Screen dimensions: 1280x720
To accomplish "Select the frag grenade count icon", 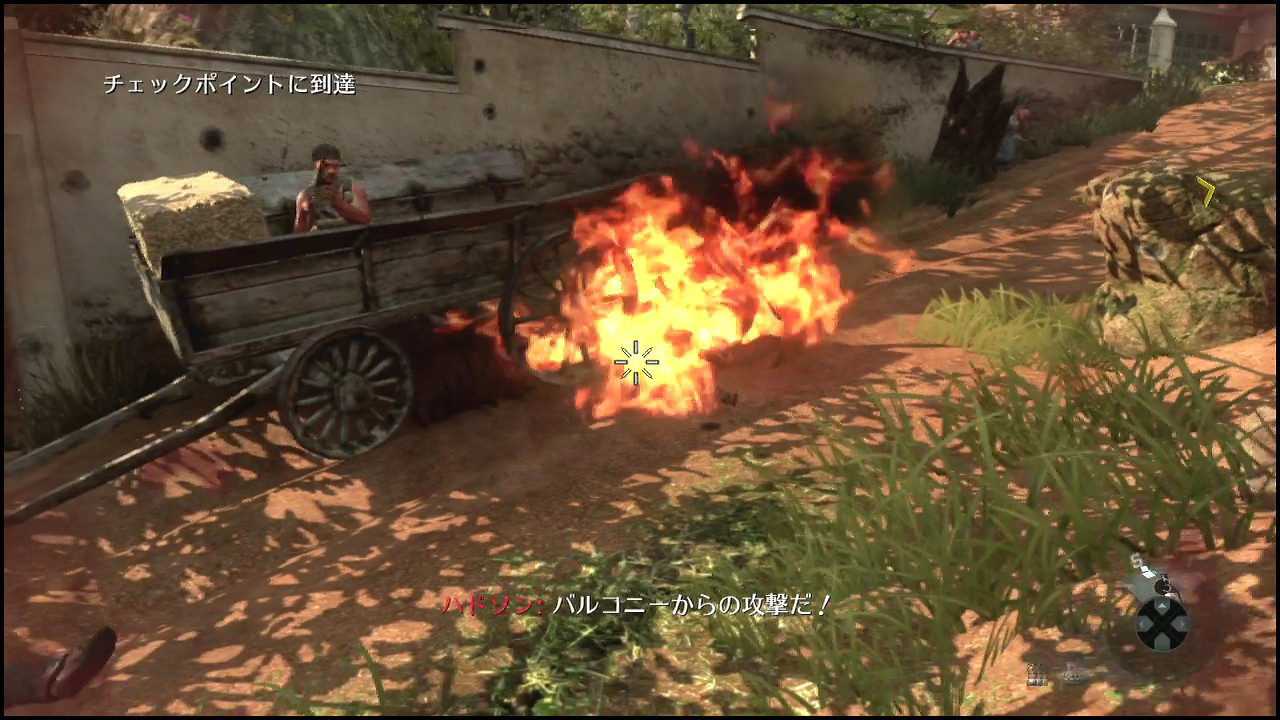I will 1037,675.
